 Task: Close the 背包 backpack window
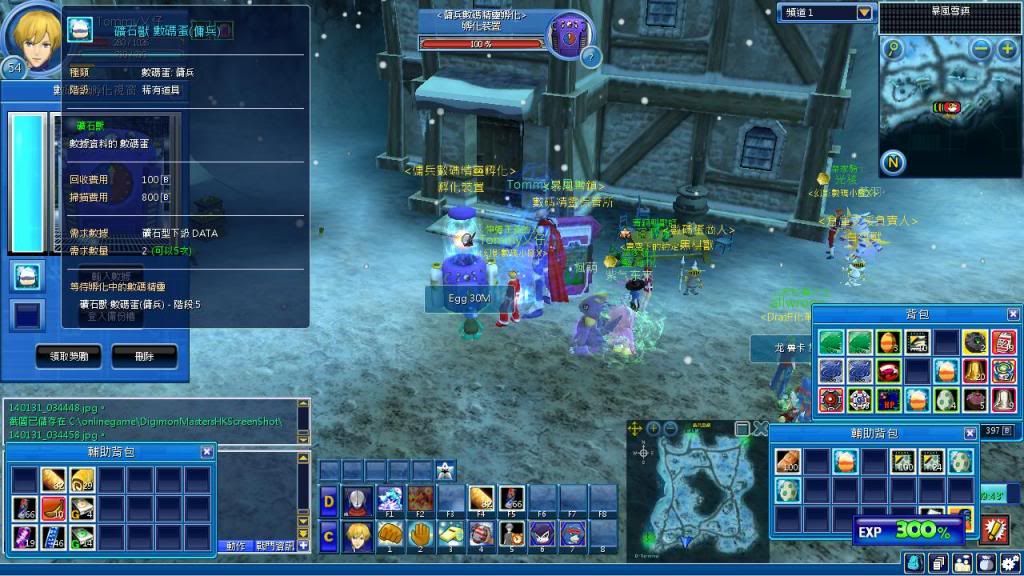1013,314
